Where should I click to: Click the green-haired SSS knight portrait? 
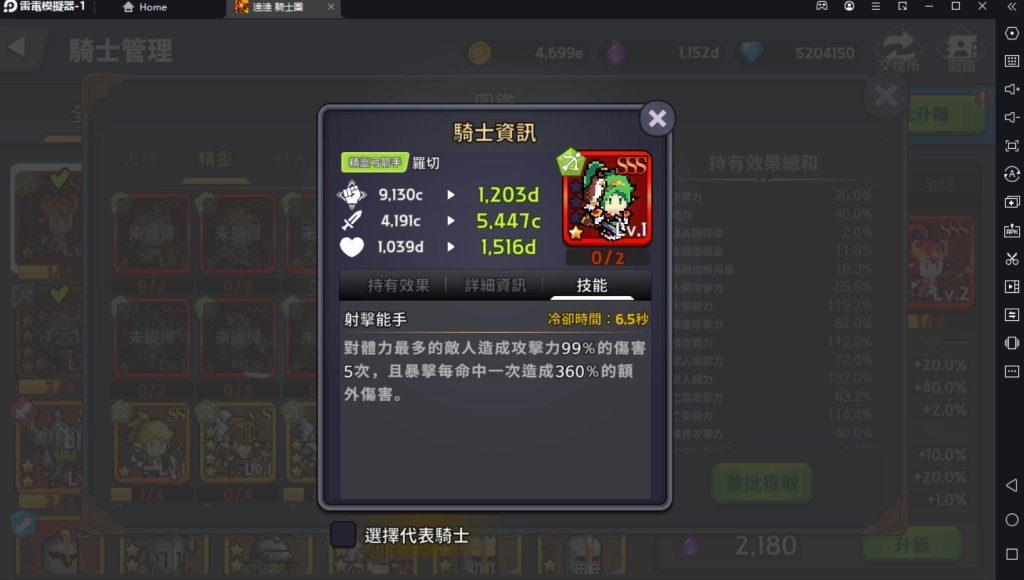607,199
